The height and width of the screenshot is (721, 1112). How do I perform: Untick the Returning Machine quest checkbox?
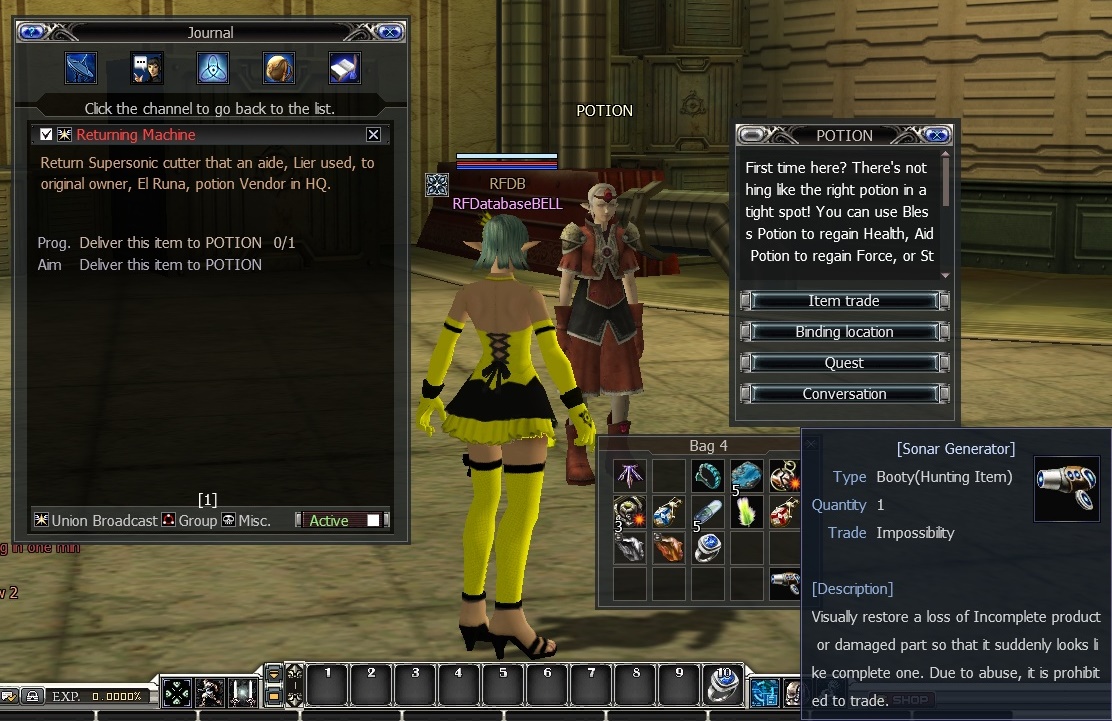coord(46,135)
